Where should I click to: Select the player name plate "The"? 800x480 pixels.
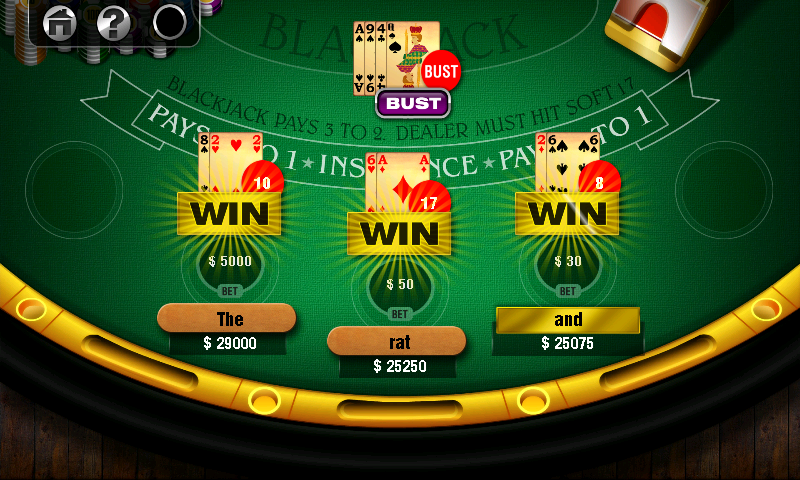(x=227, y=319)
